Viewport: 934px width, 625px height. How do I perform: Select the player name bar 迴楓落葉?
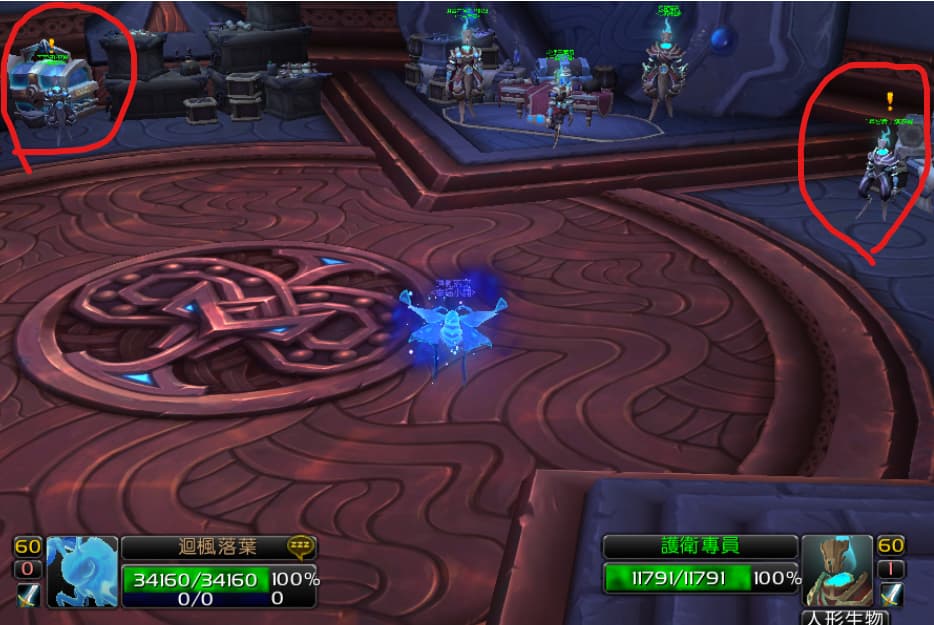pos(204,547)
